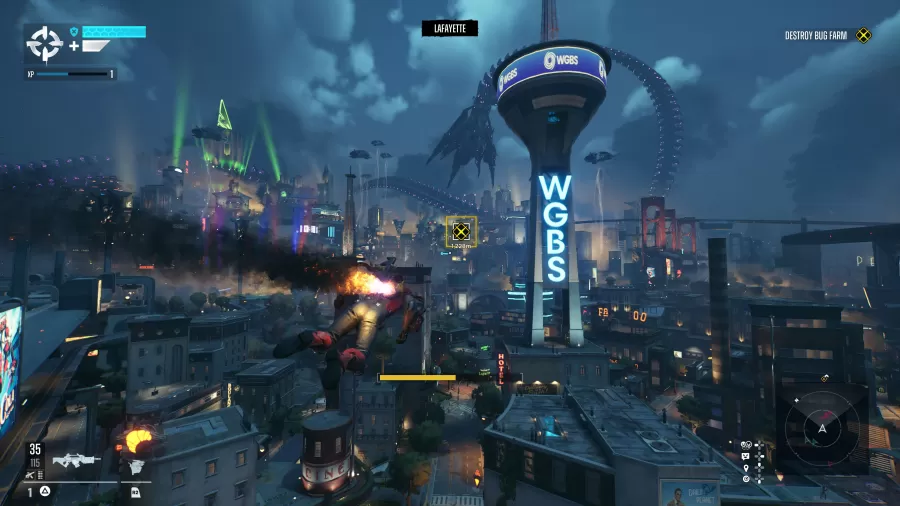Click the yellow objective waypoint marker
The height and width of the screenshot is (506, 900).
pyautogui.click(x=461, y=231)
